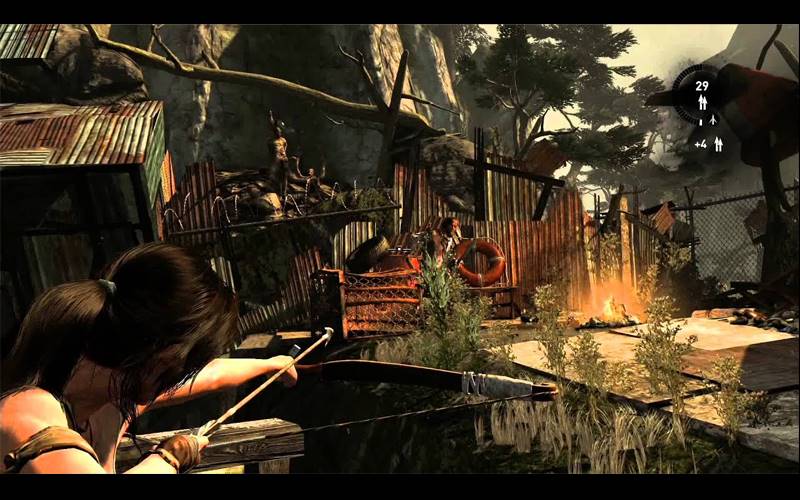Select the double-arrow bow ammo icon

pos(702,102)
